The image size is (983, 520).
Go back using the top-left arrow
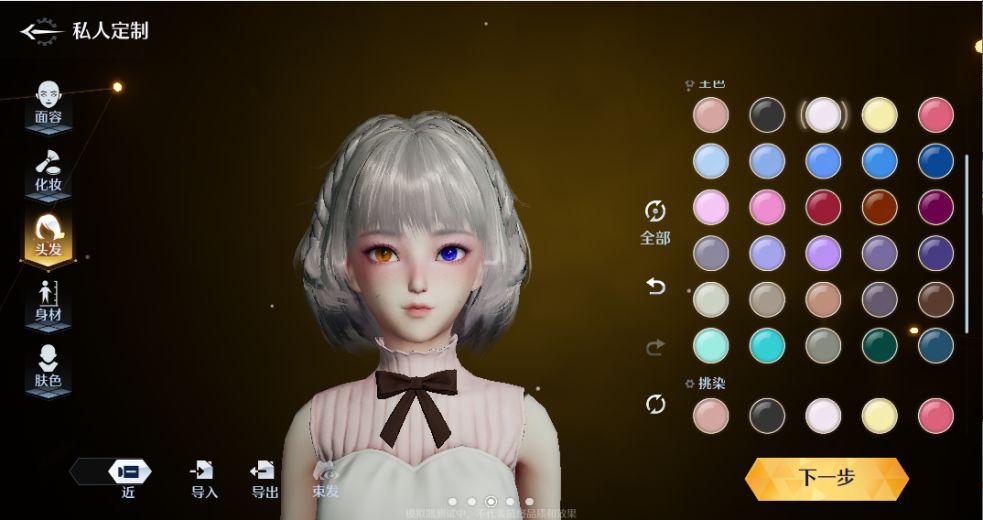click(40, 32)
